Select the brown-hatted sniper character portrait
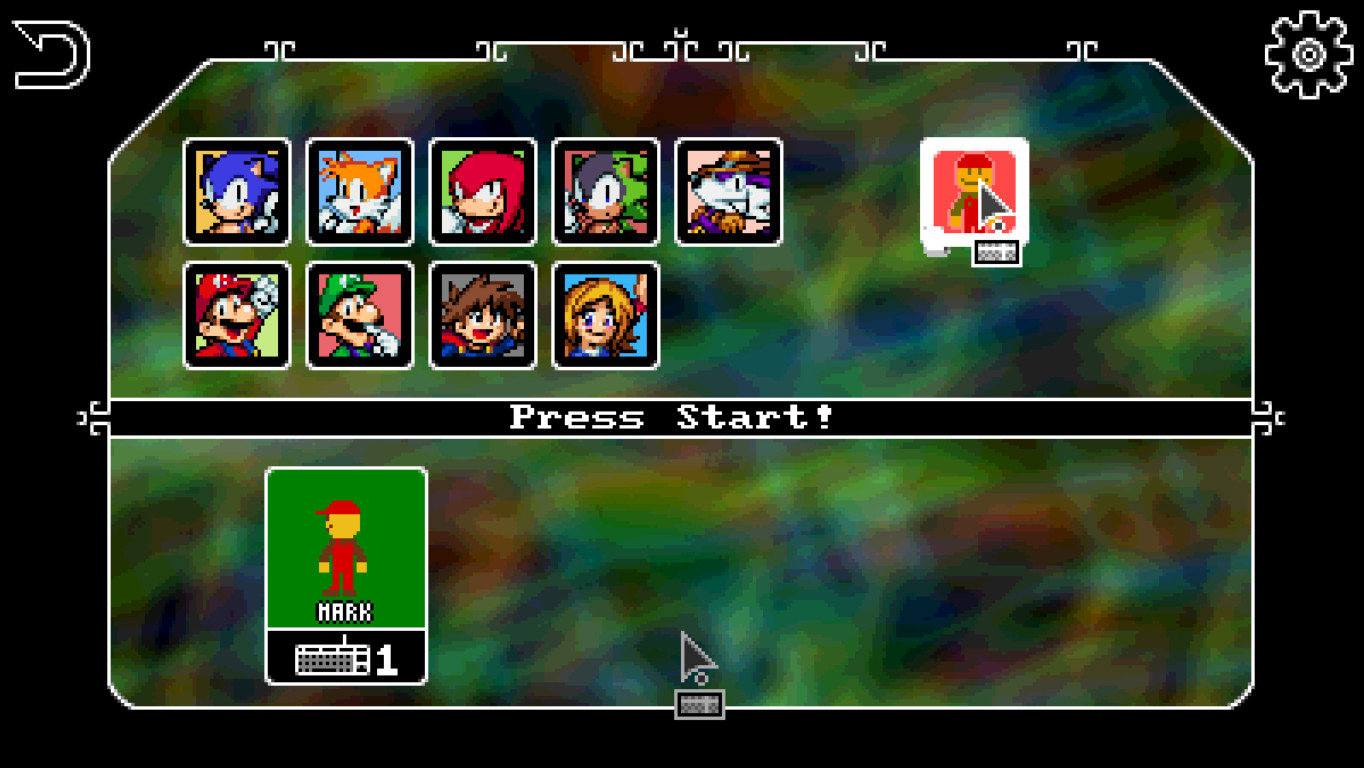This screenshot has width=1364, height=768. click(727, 191)
